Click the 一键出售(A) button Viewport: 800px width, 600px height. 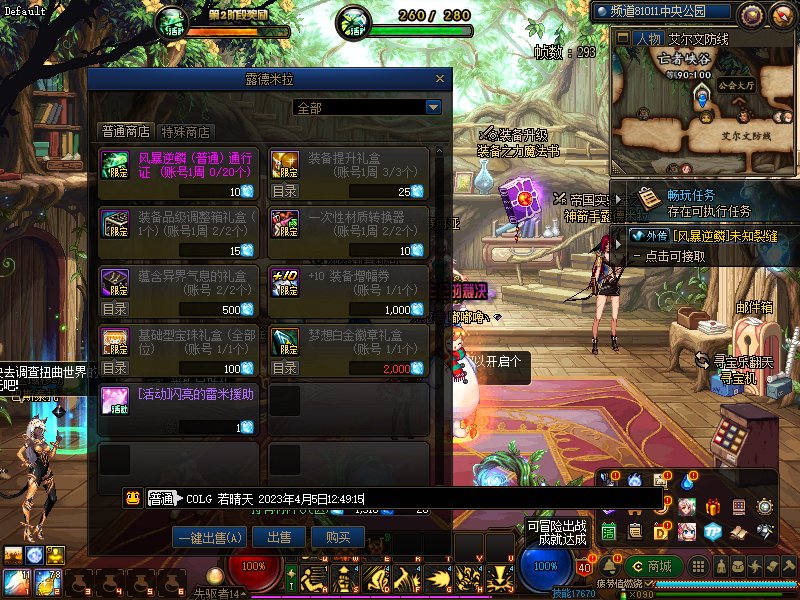pos(209,537)
